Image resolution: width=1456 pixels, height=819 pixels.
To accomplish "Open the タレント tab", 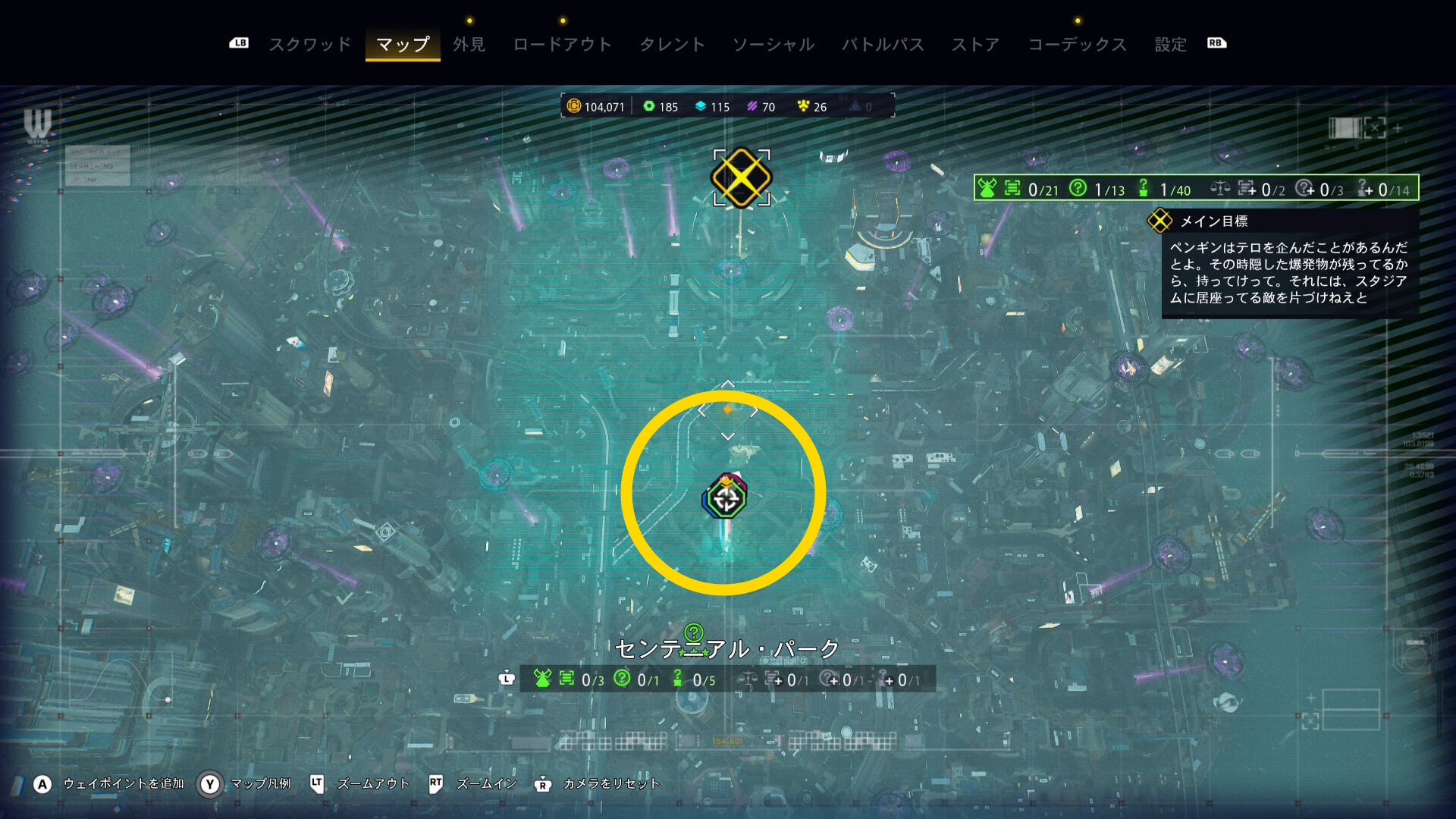I will click(672, 45).
